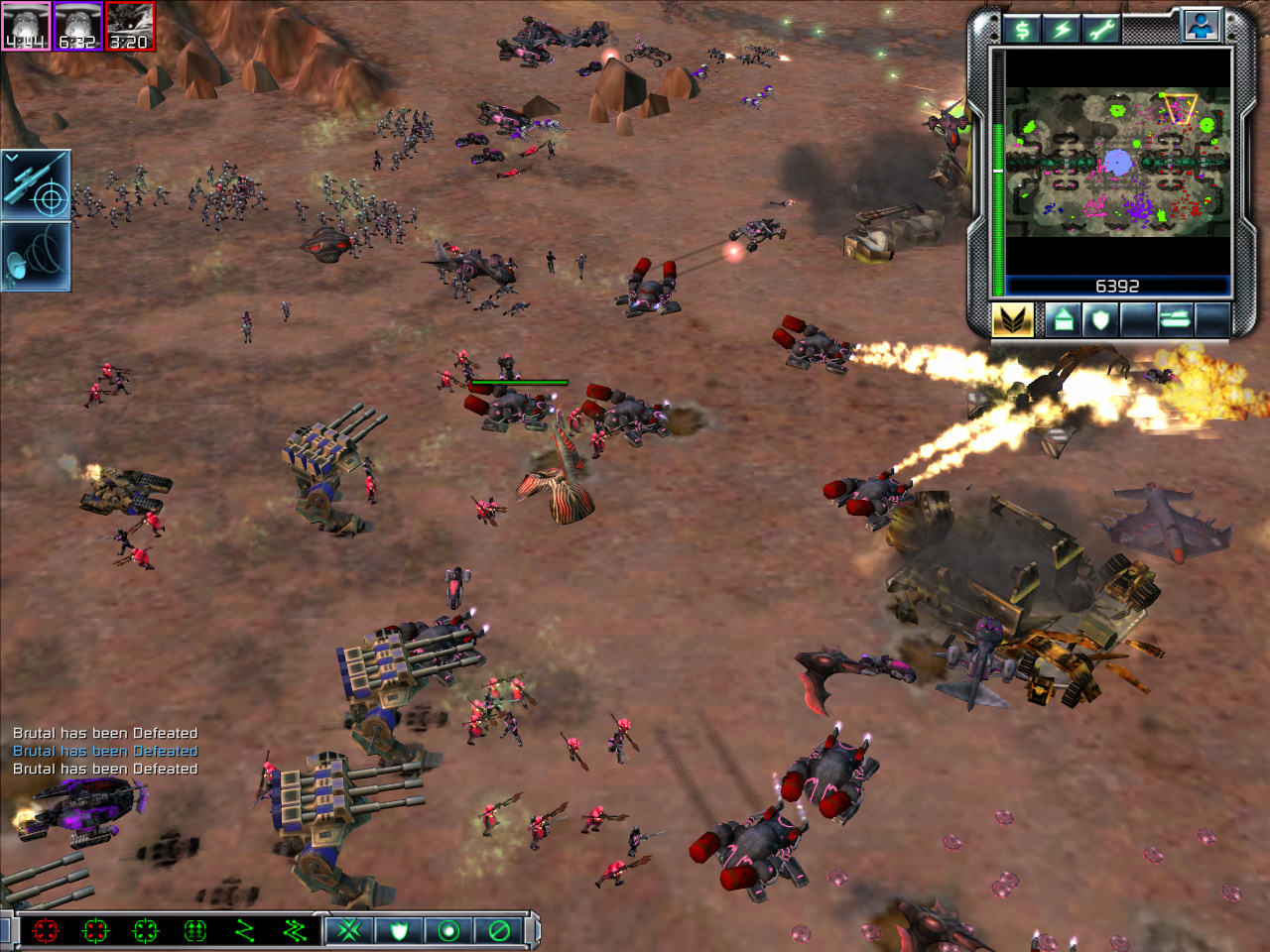
Task: Activate the green crossed-arrows command button
Action: [x=349, y=930]
